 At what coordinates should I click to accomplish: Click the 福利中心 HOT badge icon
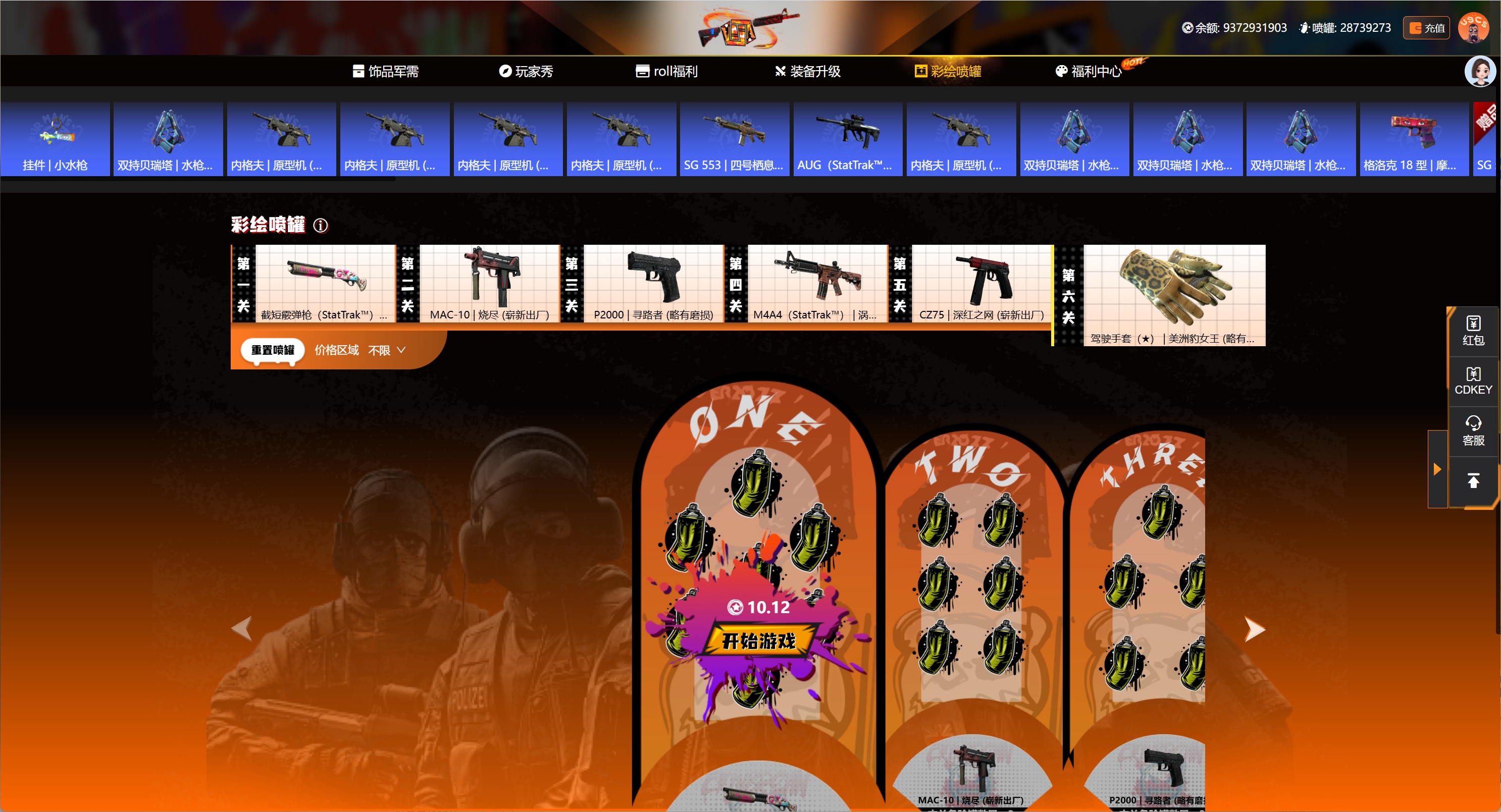pos(1135,64)
